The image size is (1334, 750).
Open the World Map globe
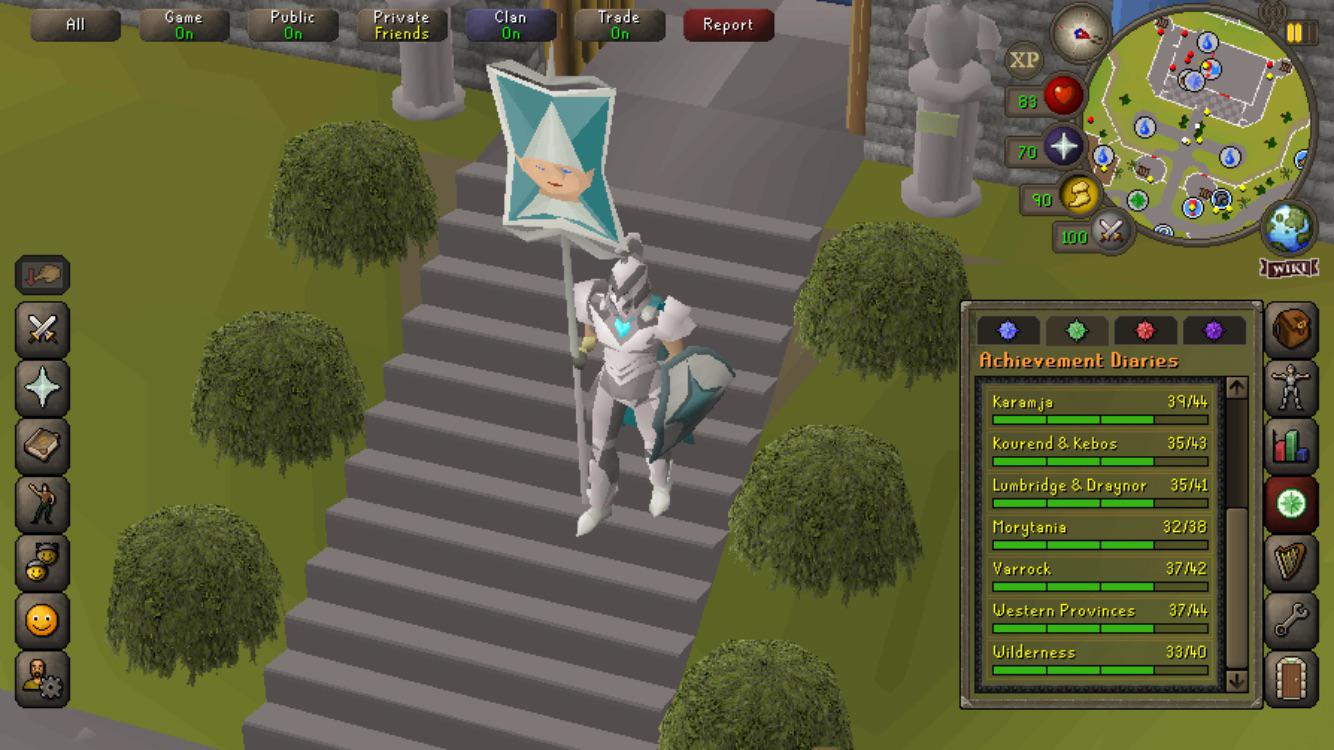tap(1289, 225)
